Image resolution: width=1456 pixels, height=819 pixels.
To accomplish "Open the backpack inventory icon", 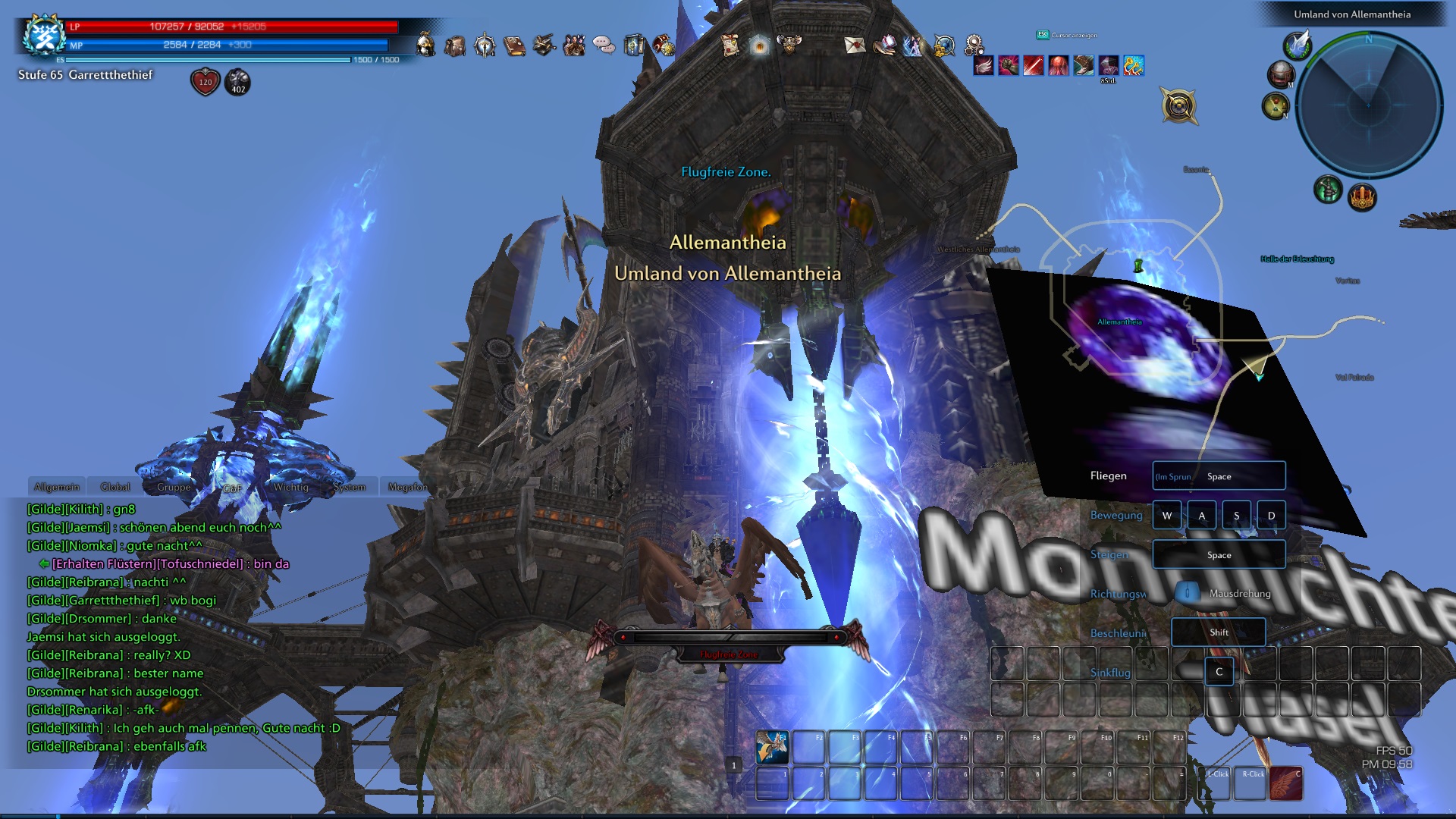I will pyautogui.click(x=455, y=45).
